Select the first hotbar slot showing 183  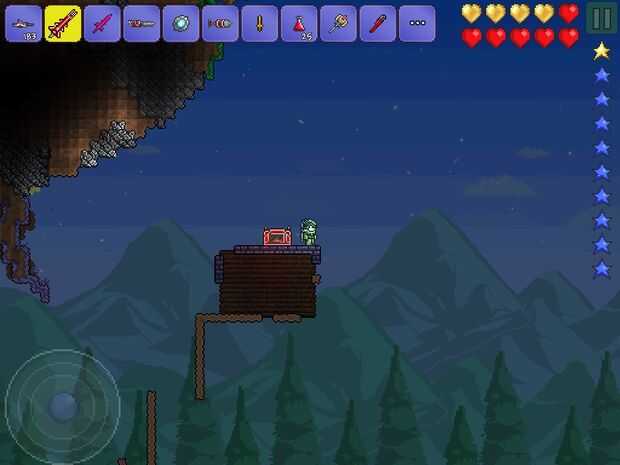point(23,23)
